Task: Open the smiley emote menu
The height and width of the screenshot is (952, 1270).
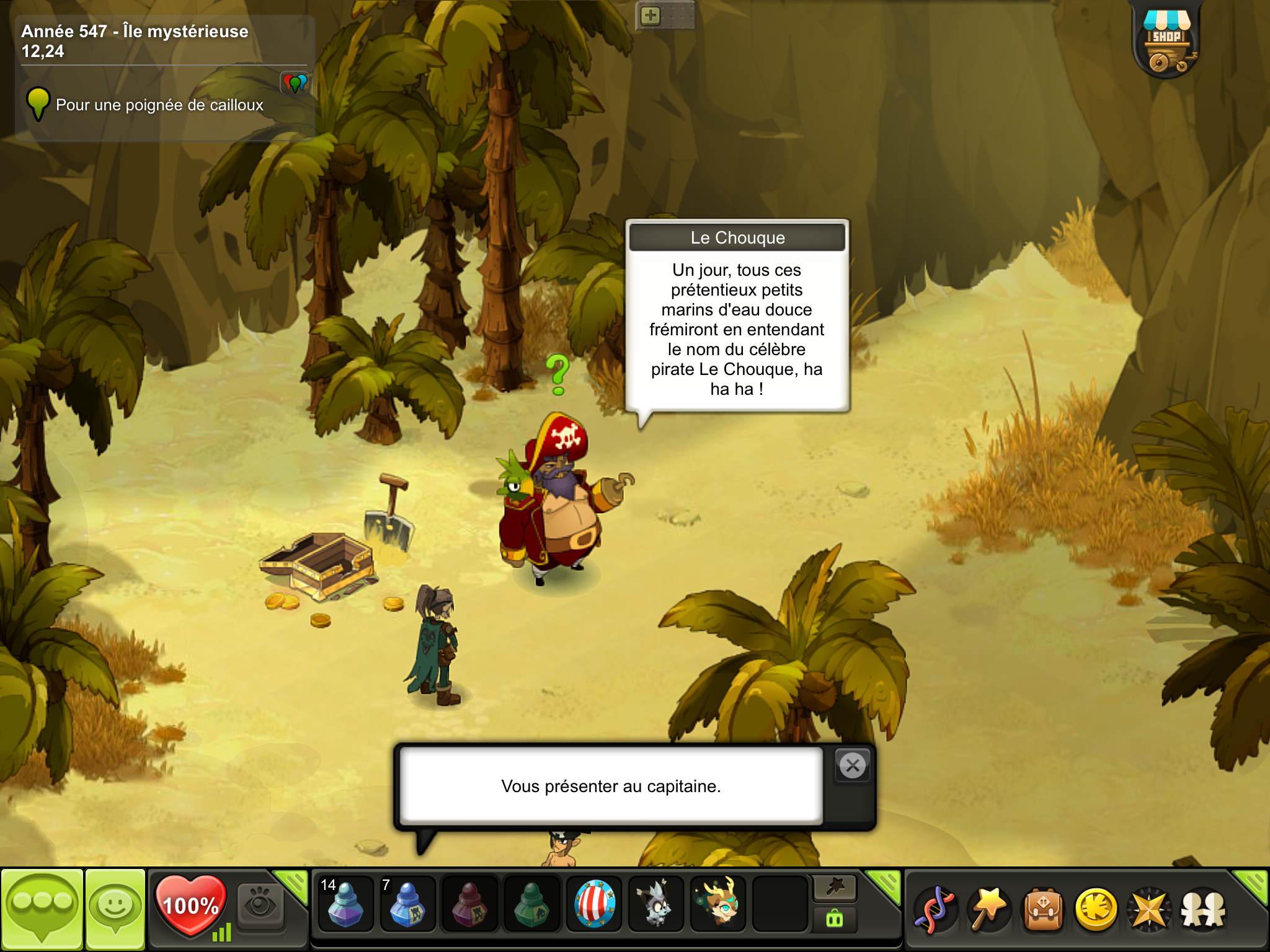Action: [x=115, y=907]
